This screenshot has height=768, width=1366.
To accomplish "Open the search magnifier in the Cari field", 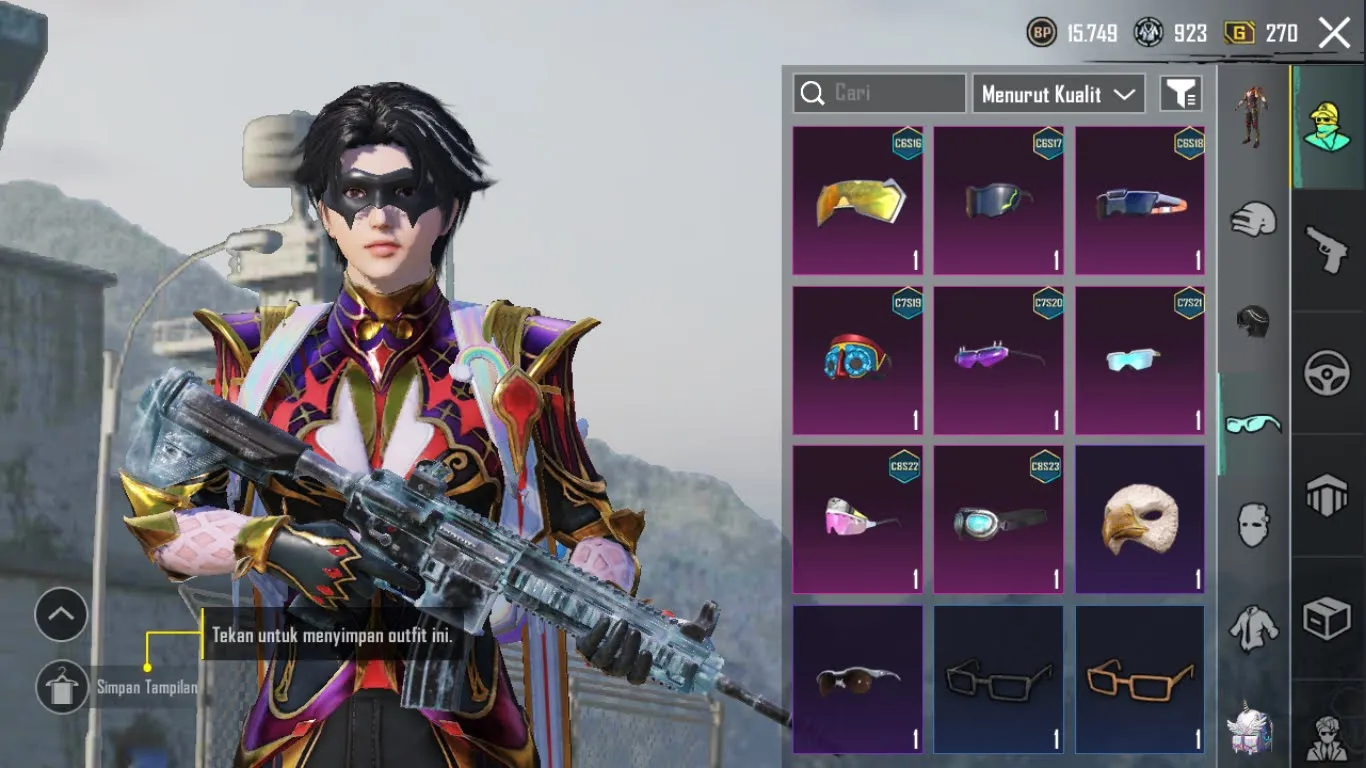I will [811, 93].
